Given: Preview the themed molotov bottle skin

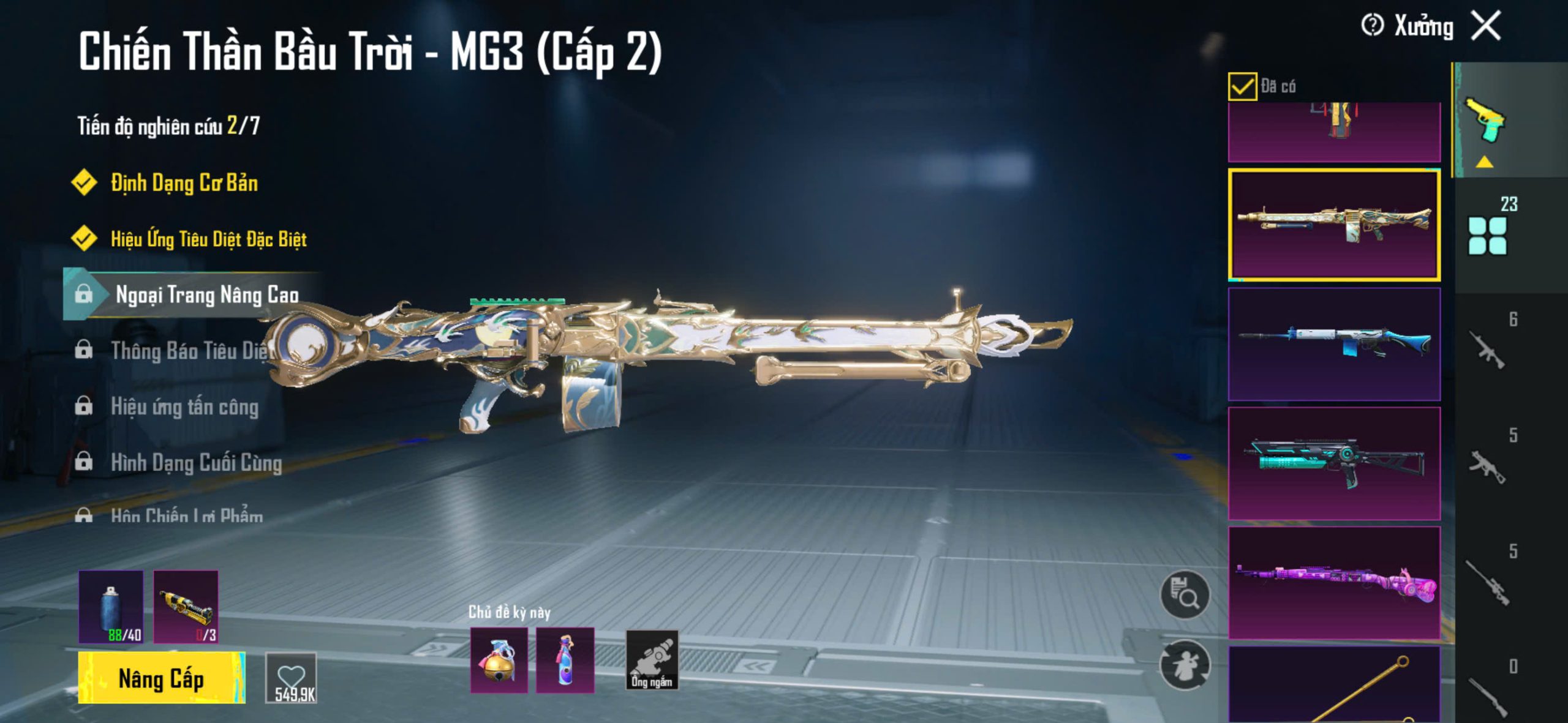Looking at the screenshot, I should coord(565,661).
